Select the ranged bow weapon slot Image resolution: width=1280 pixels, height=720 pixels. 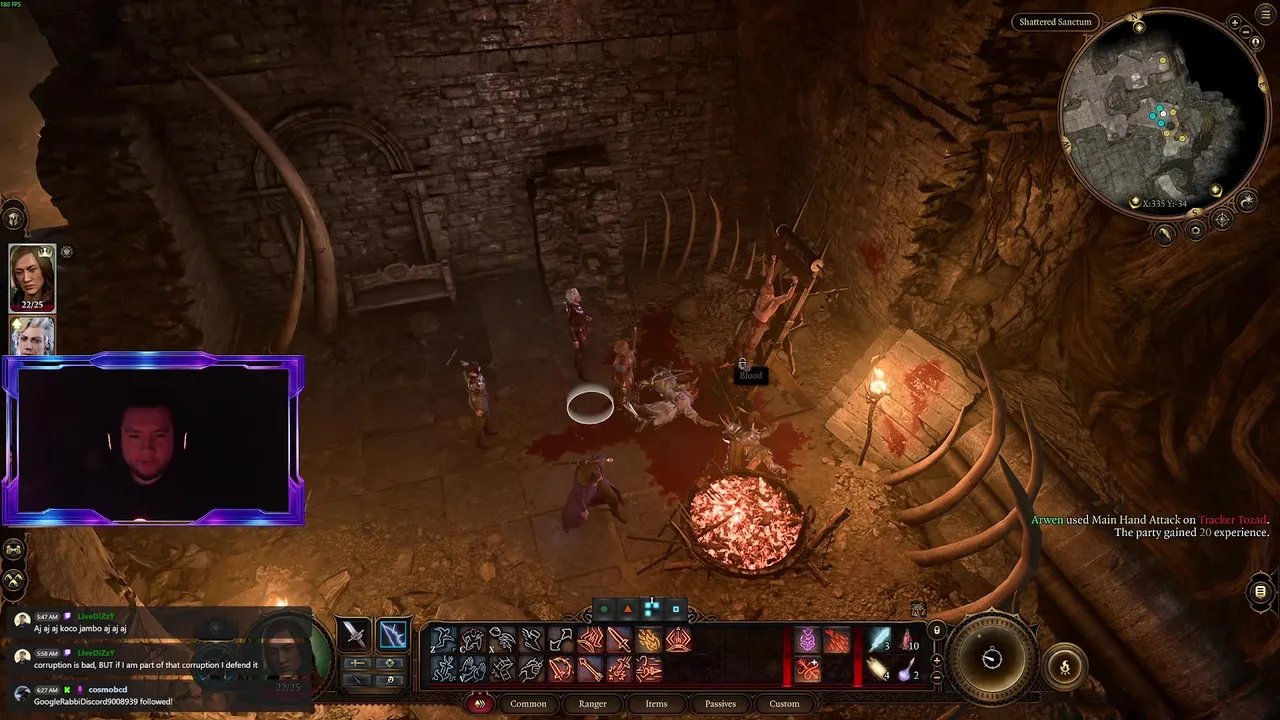click(393, 634)
